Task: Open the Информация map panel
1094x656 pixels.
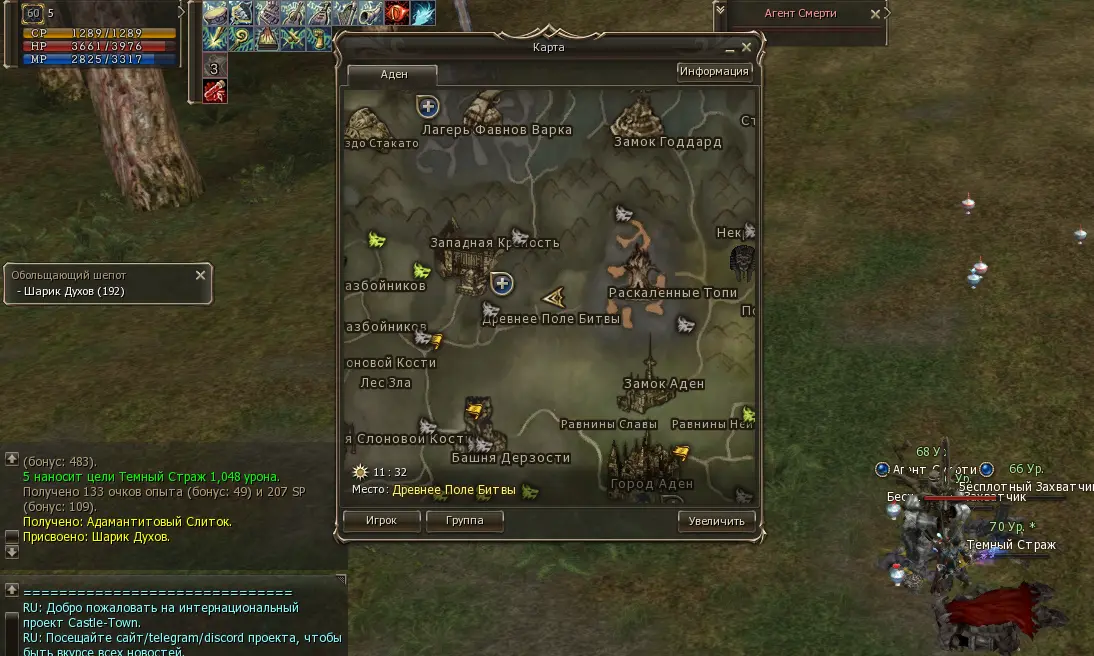Action: (x=714, y=72)
